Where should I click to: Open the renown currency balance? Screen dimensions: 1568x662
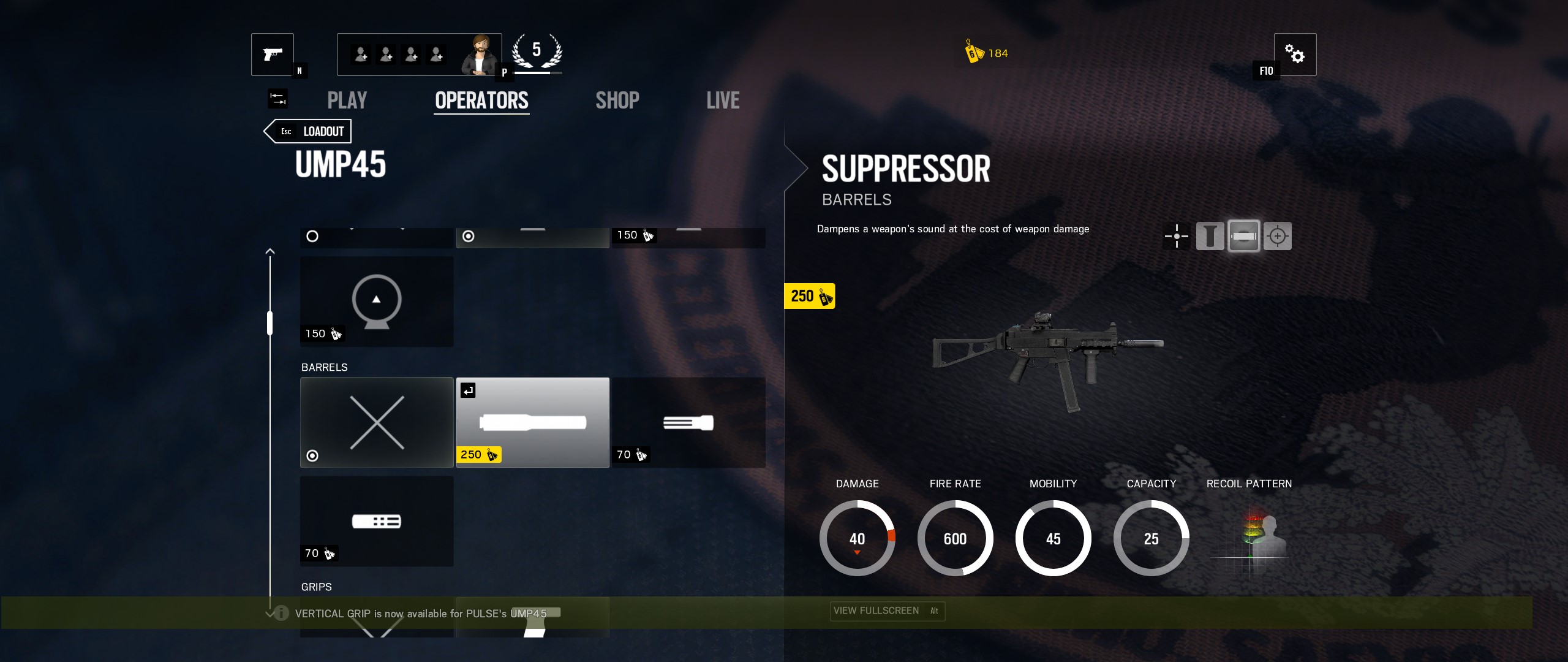click(987, 53)
